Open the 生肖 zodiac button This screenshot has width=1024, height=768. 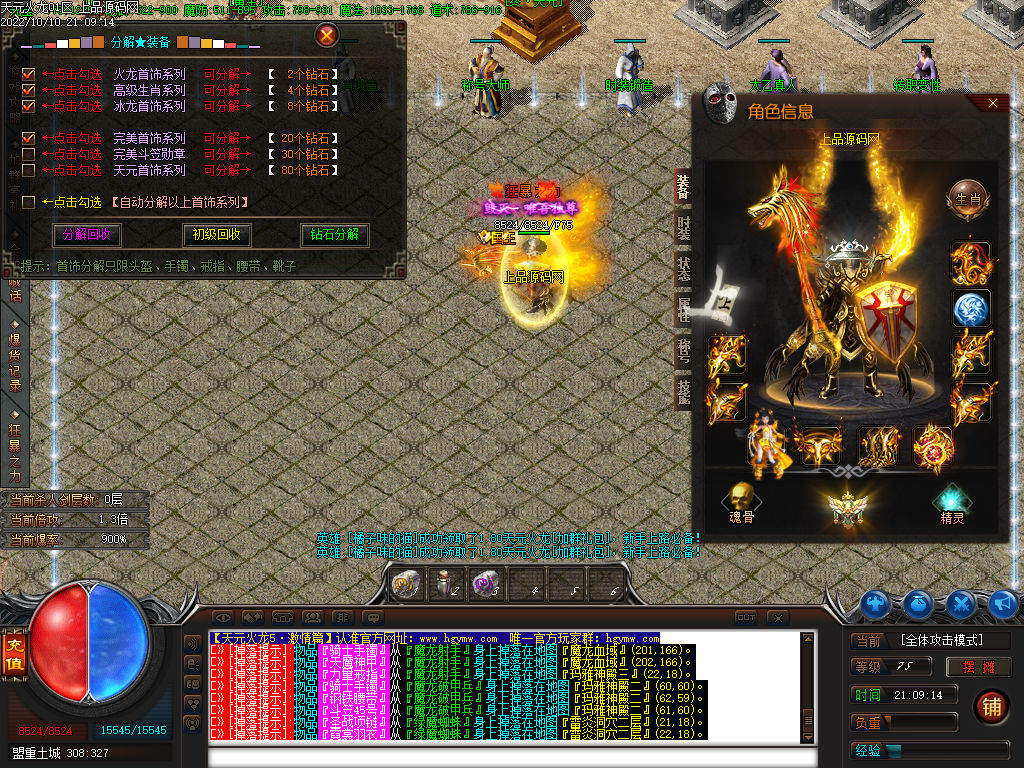coord(968,198)
